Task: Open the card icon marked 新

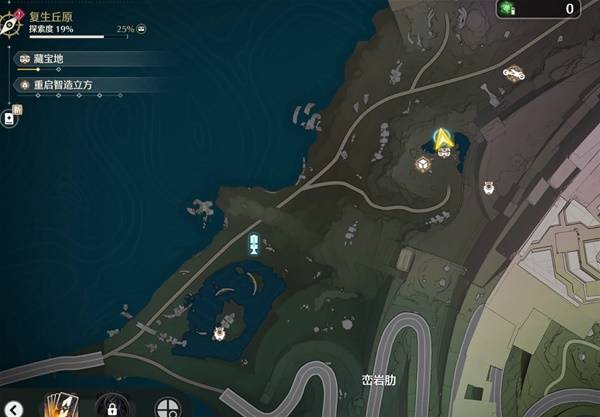Action: (x=10, y=118)
